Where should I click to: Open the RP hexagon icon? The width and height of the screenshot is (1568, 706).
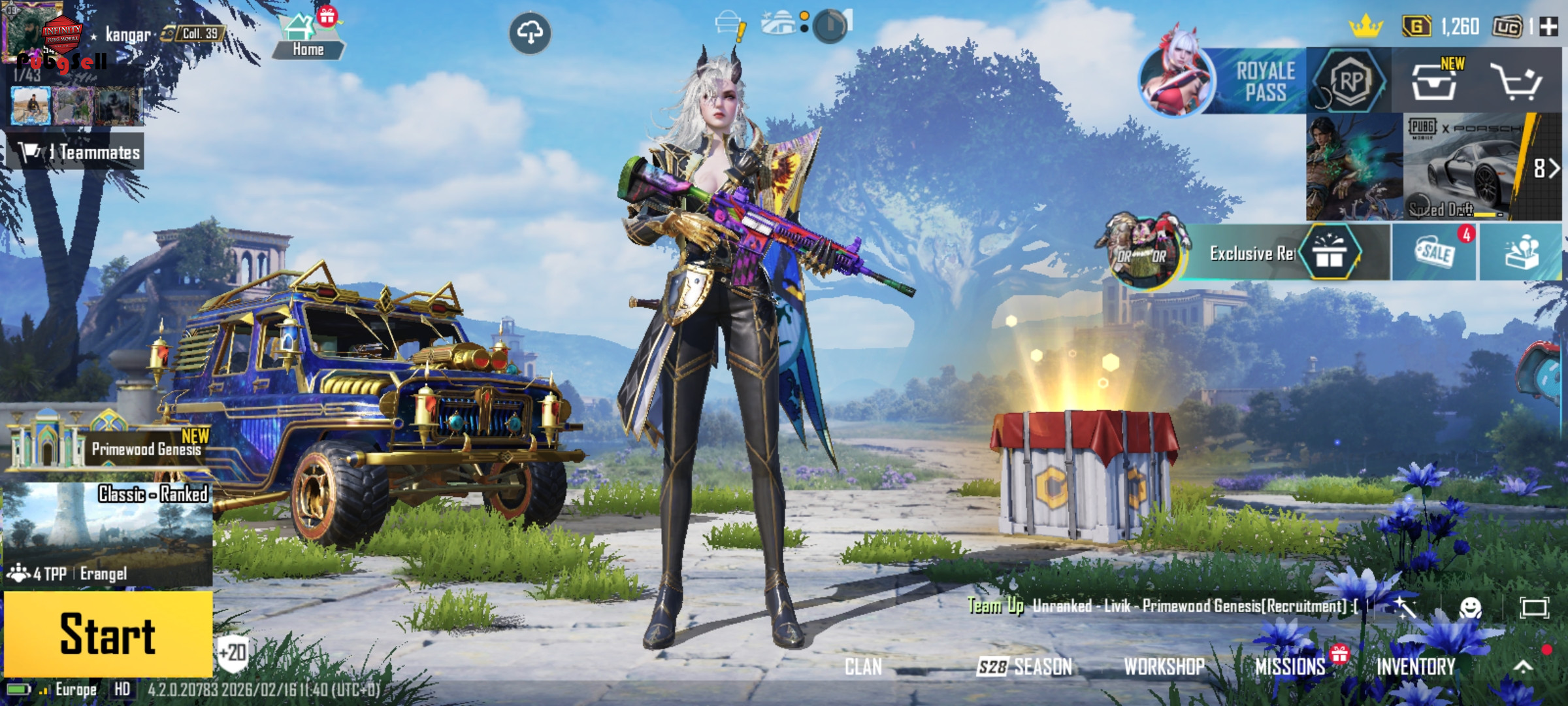click(x=1350, y=81)
